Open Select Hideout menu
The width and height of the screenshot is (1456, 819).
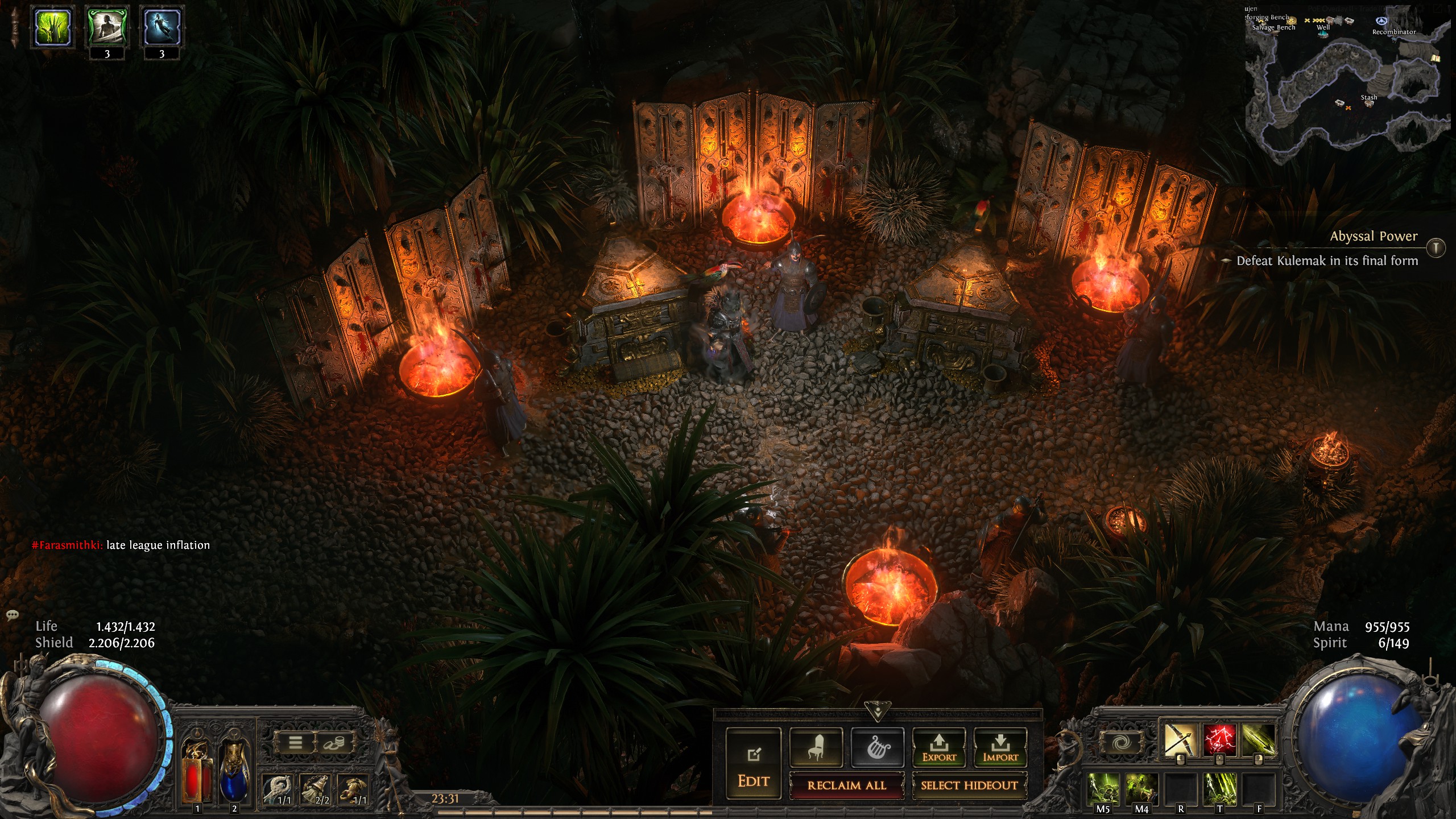[x=969, y=785]
